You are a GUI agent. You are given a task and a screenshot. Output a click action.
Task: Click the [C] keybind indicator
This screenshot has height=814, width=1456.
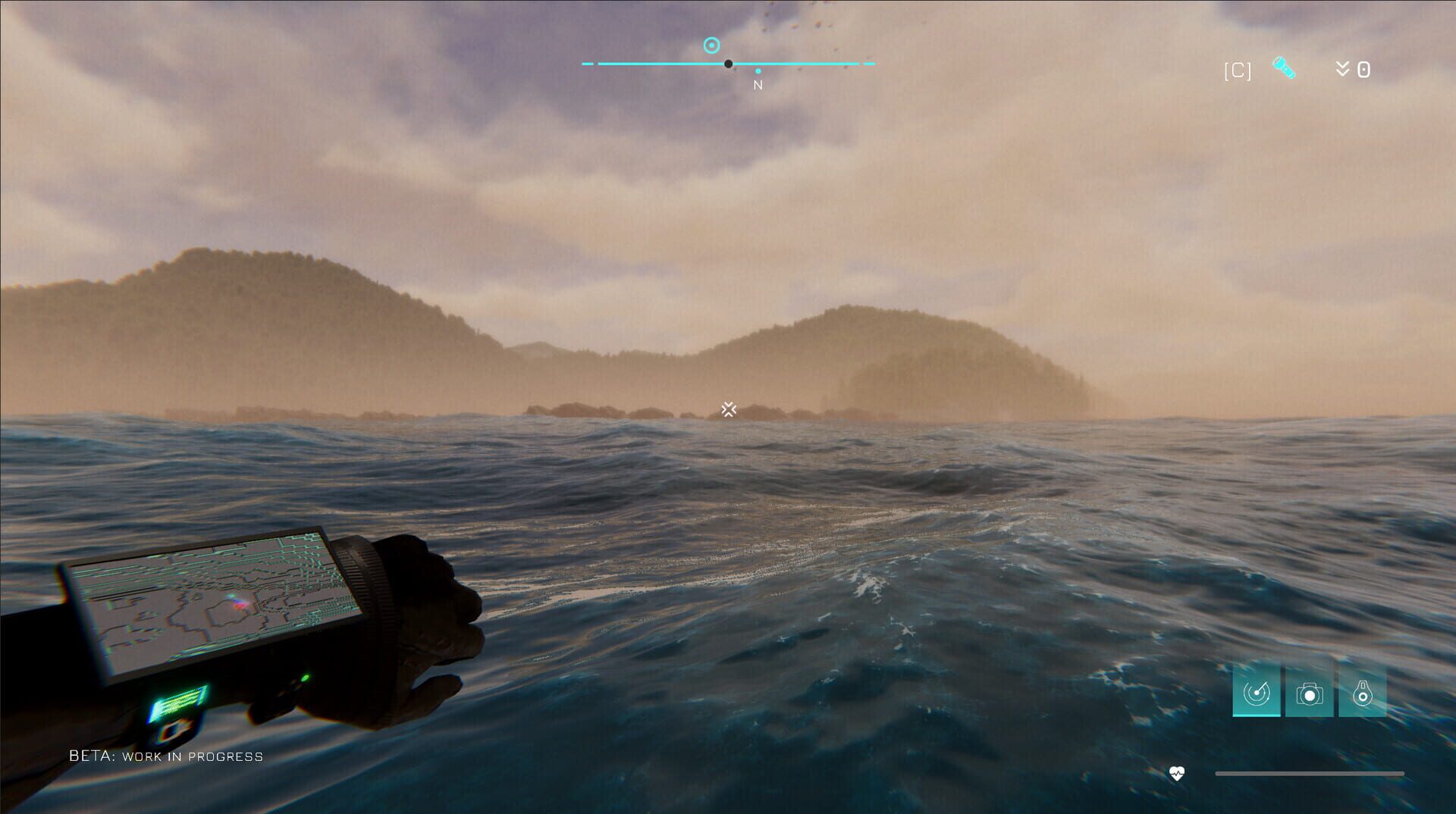point(1236,69)
